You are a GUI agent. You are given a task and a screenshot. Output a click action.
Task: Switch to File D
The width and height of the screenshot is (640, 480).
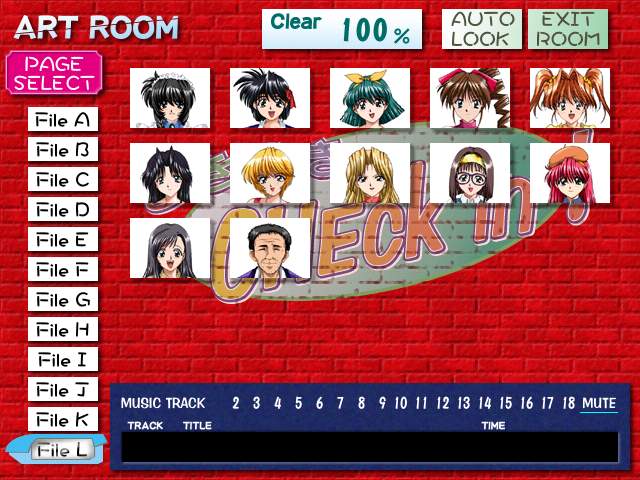63,211
